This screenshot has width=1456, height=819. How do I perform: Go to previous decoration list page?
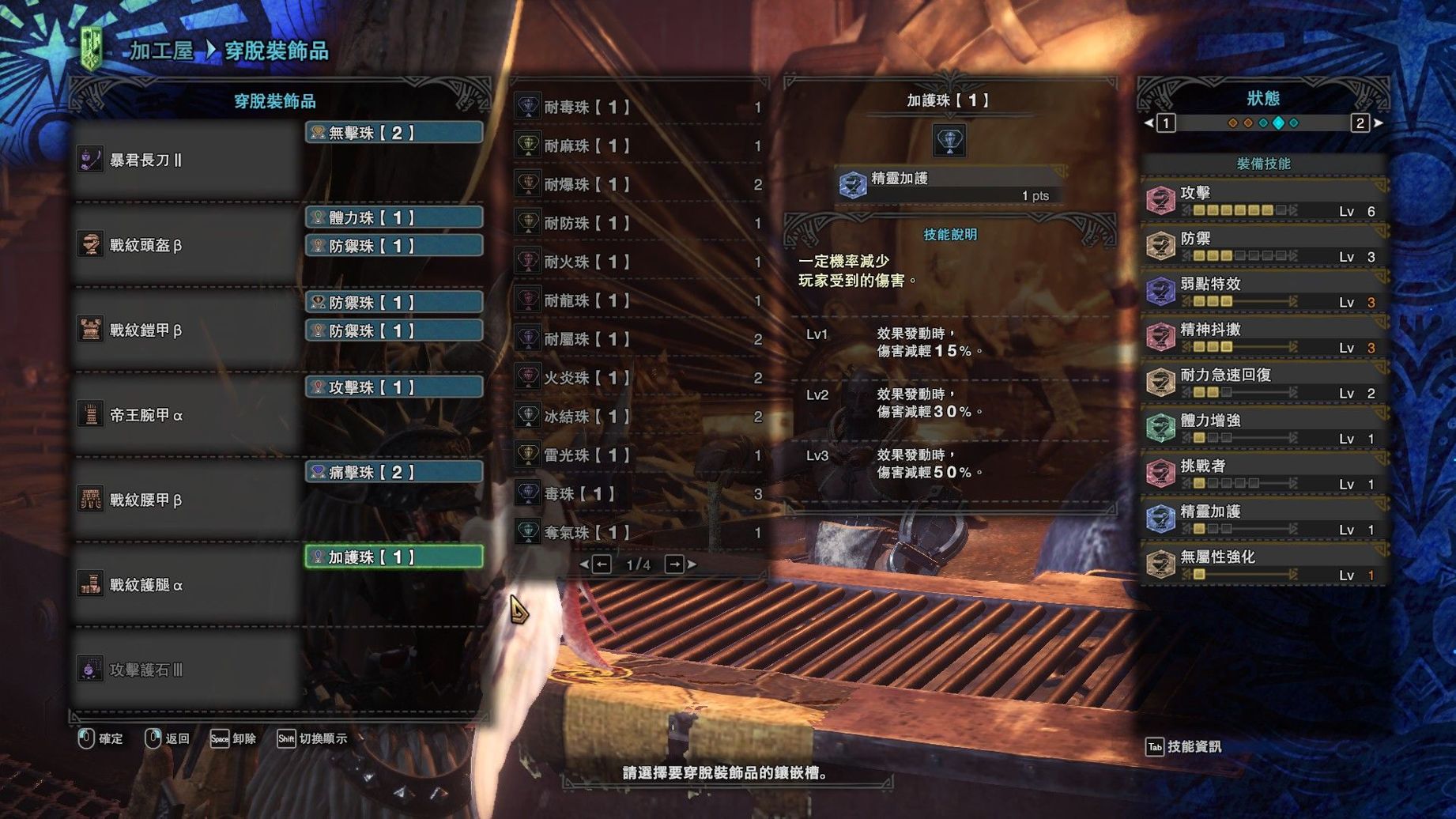[x=601, y=564]
